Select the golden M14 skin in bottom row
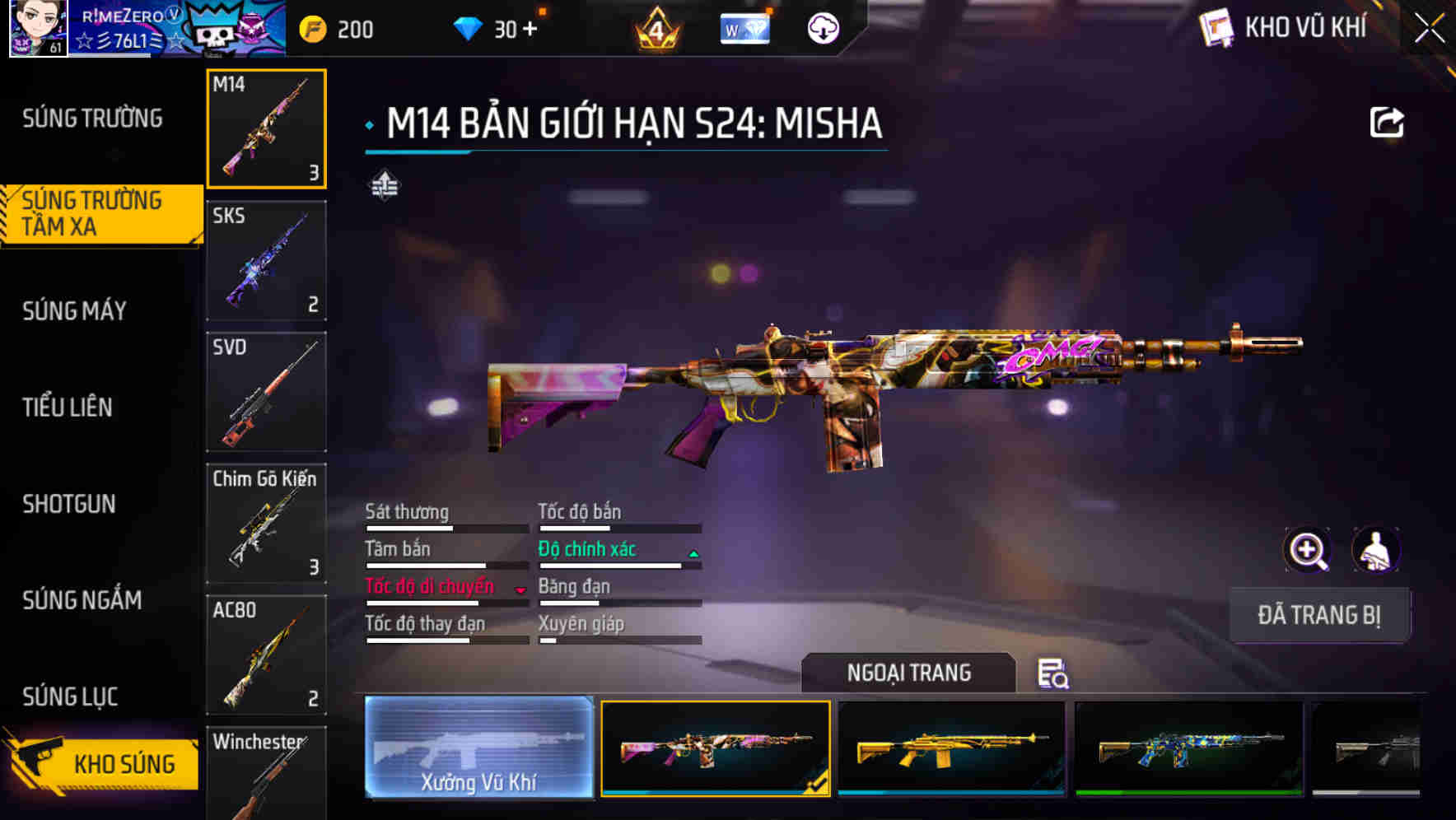This screenshot has width=1456, height=820. pos(951,748)
